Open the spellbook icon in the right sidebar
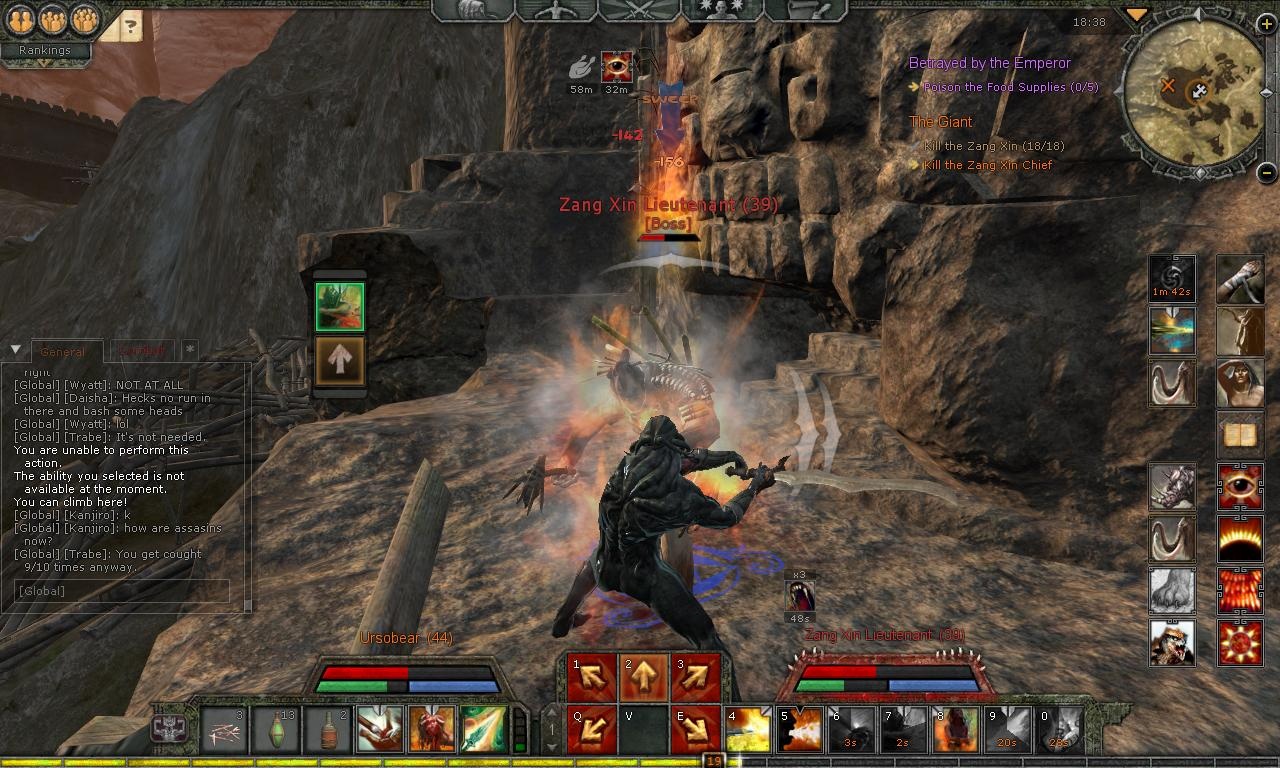 click(1240, 435)
